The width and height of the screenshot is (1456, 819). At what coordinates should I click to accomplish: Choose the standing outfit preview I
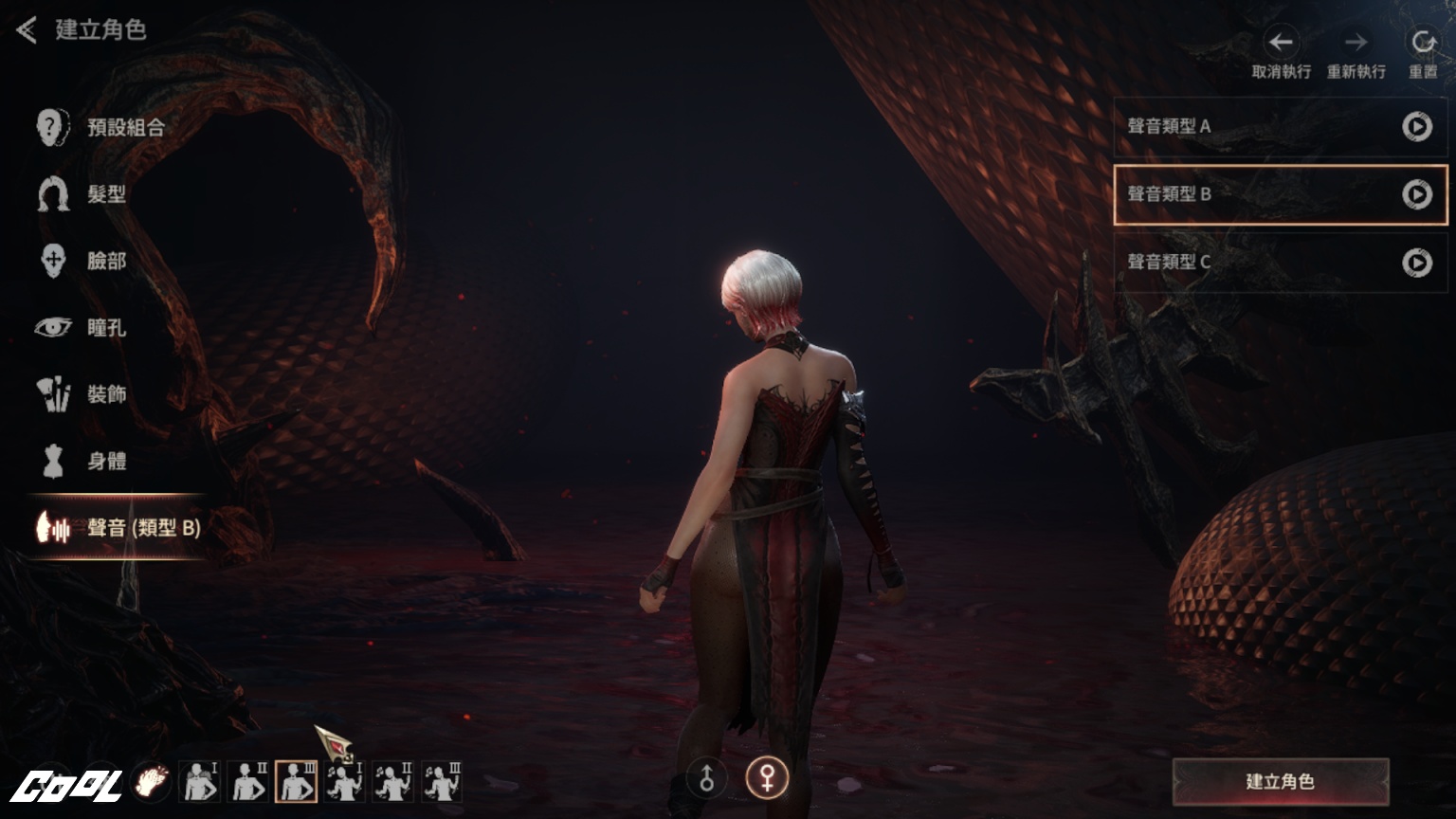(199, 783)
